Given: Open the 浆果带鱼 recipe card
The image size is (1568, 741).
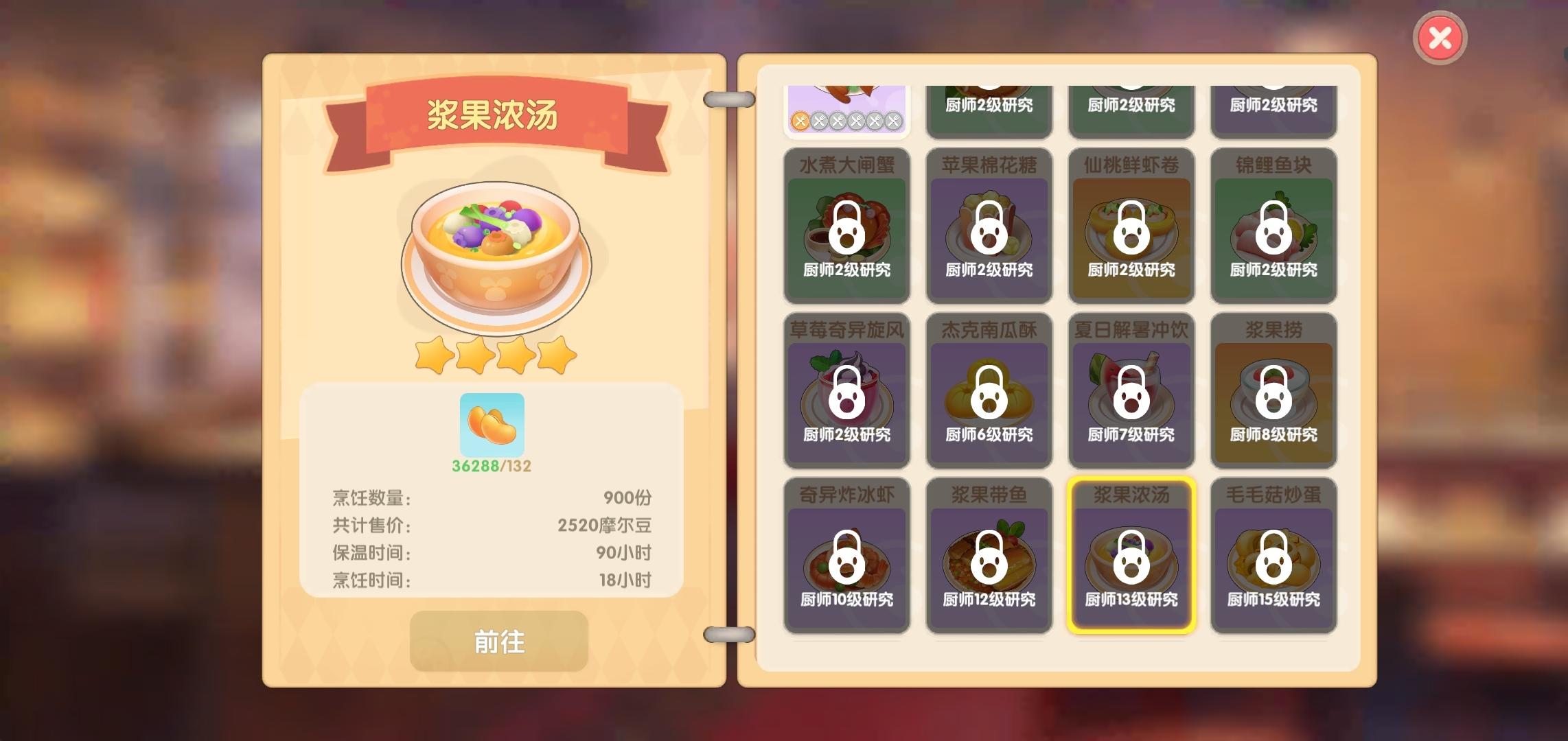Looking at the screenshot, I should [x=989, y=563].
